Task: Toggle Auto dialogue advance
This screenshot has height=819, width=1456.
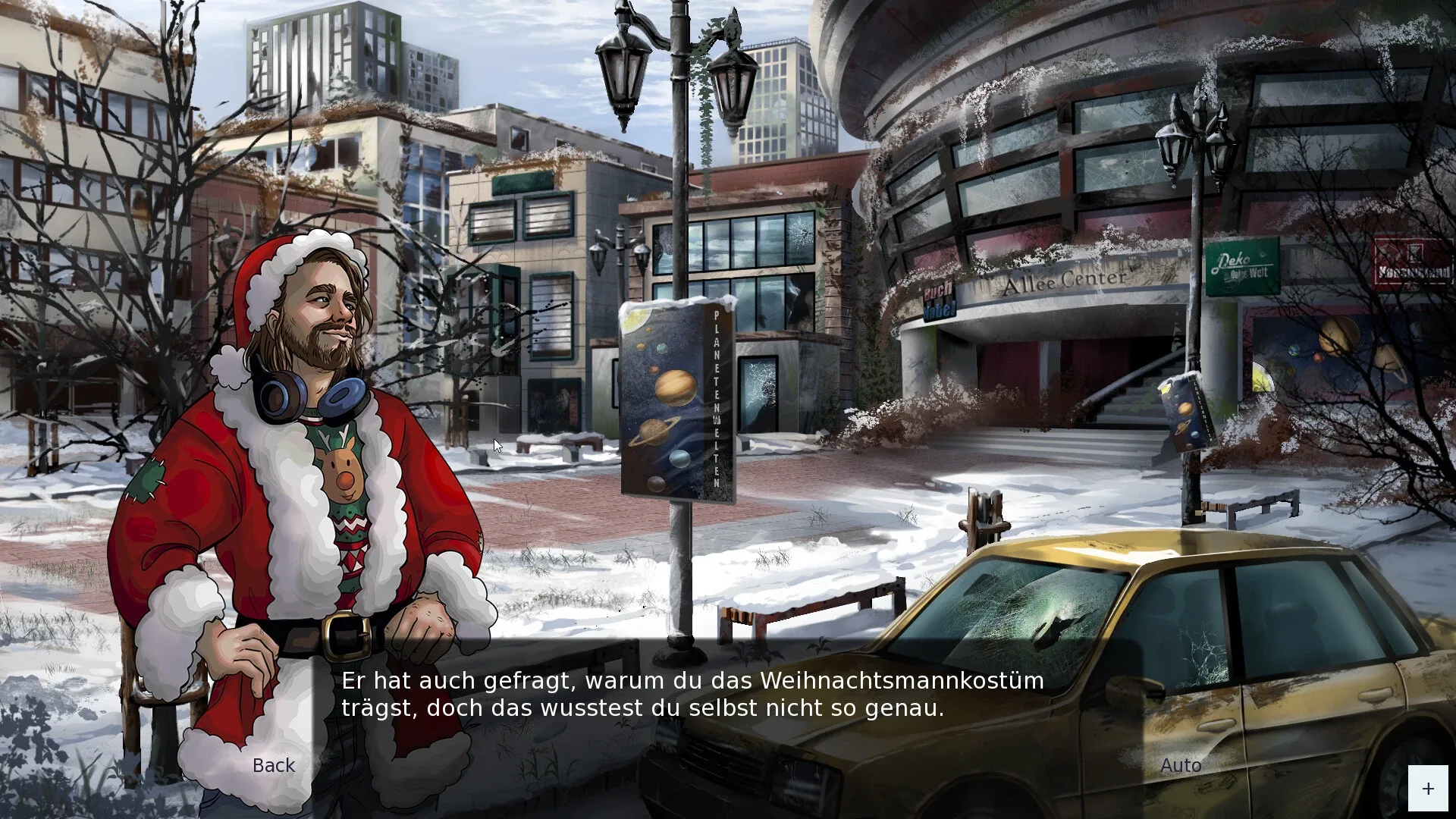Action: point(1180,765)
